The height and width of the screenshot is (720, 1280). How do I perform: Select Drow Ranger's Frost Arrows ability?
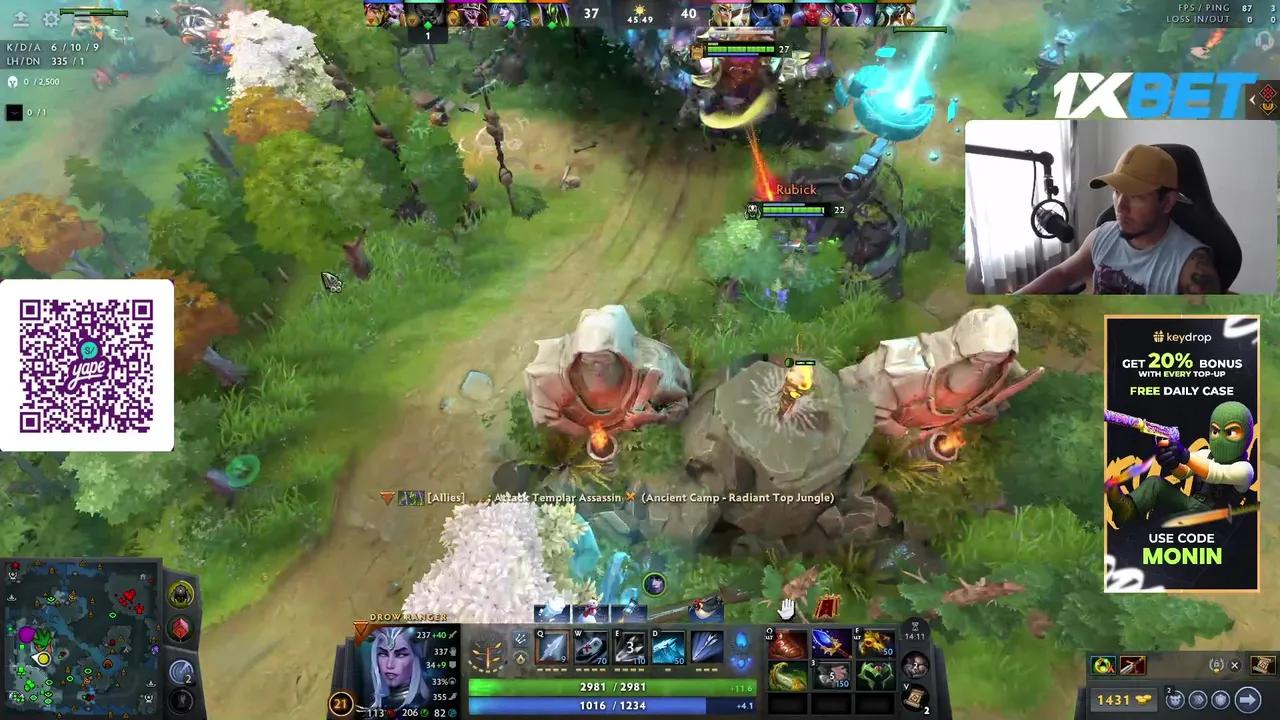click(x=550, y=647)
